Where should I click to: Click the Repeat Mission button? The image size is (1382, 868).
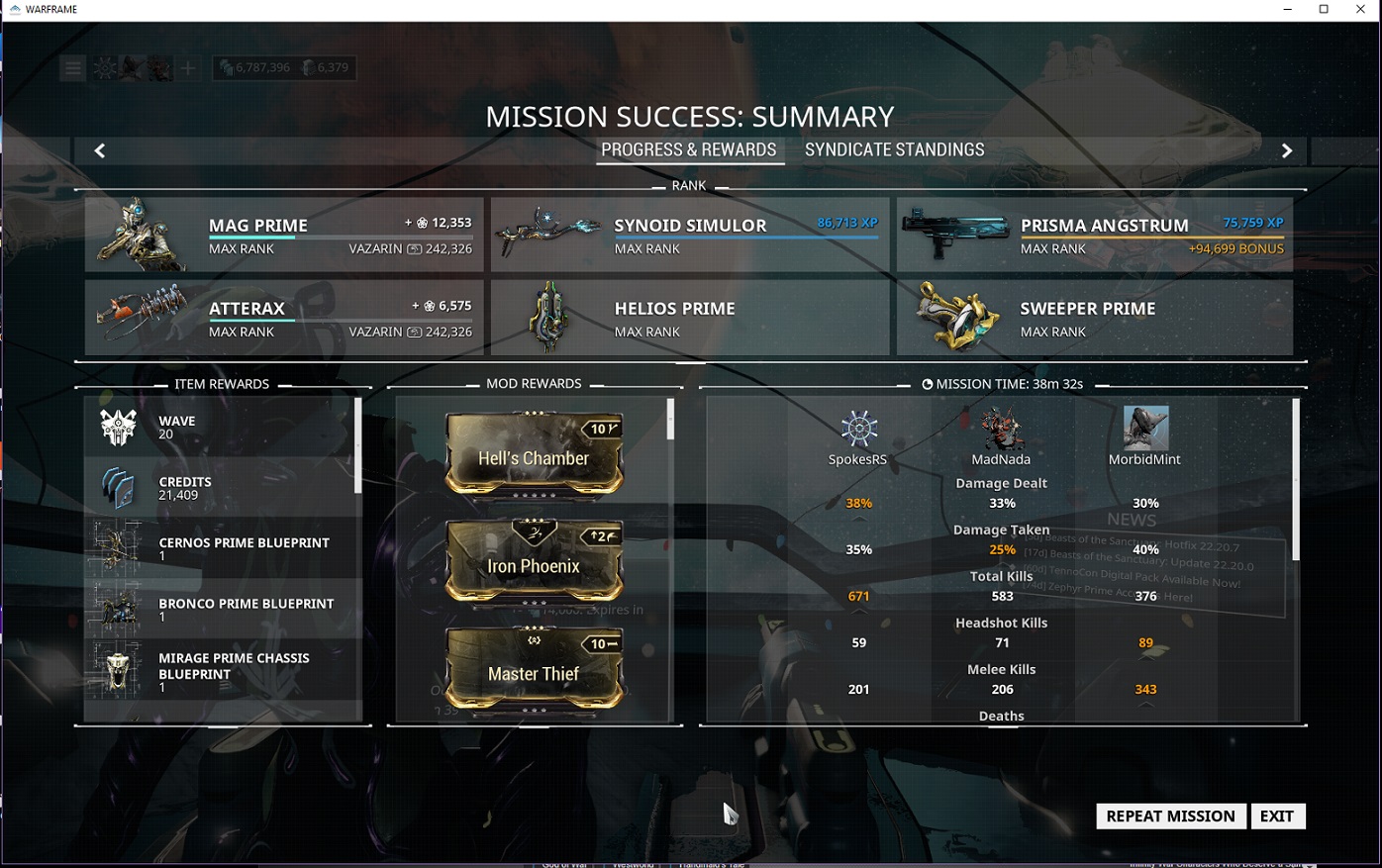[1170, 816]
